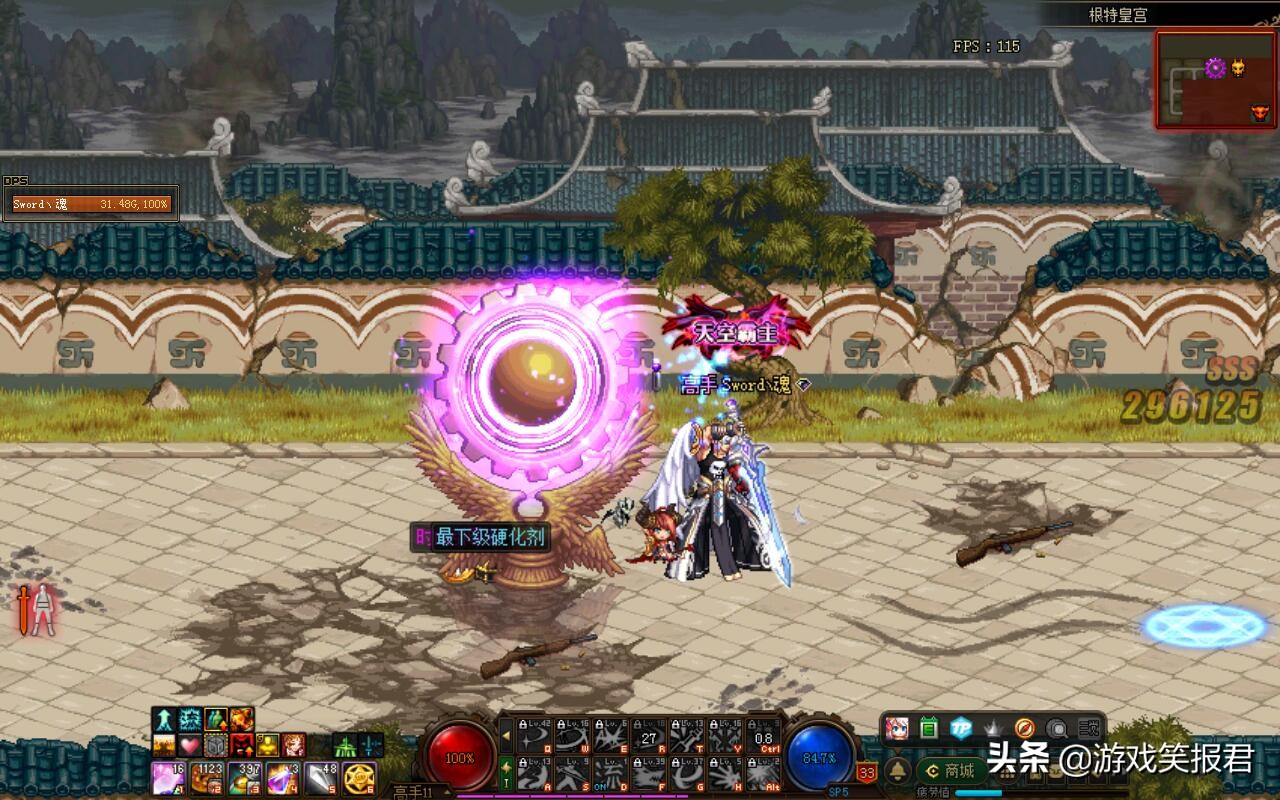This screenshot has width=1280, height=800.
Task: Use the consumable with count 1123
Action: 207,778
